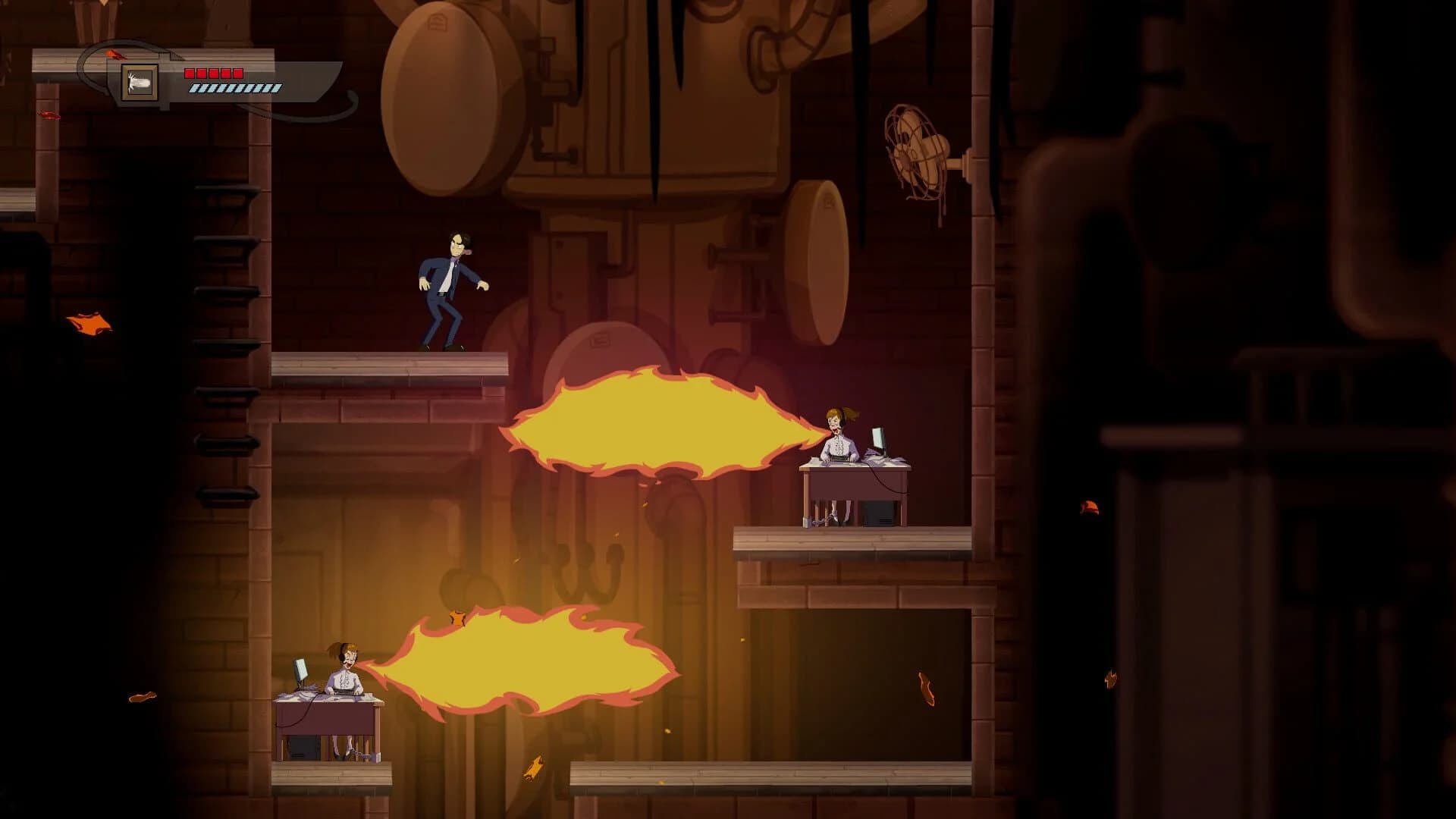
Task: Click the middle red health square
Action: tap(213, 73)
